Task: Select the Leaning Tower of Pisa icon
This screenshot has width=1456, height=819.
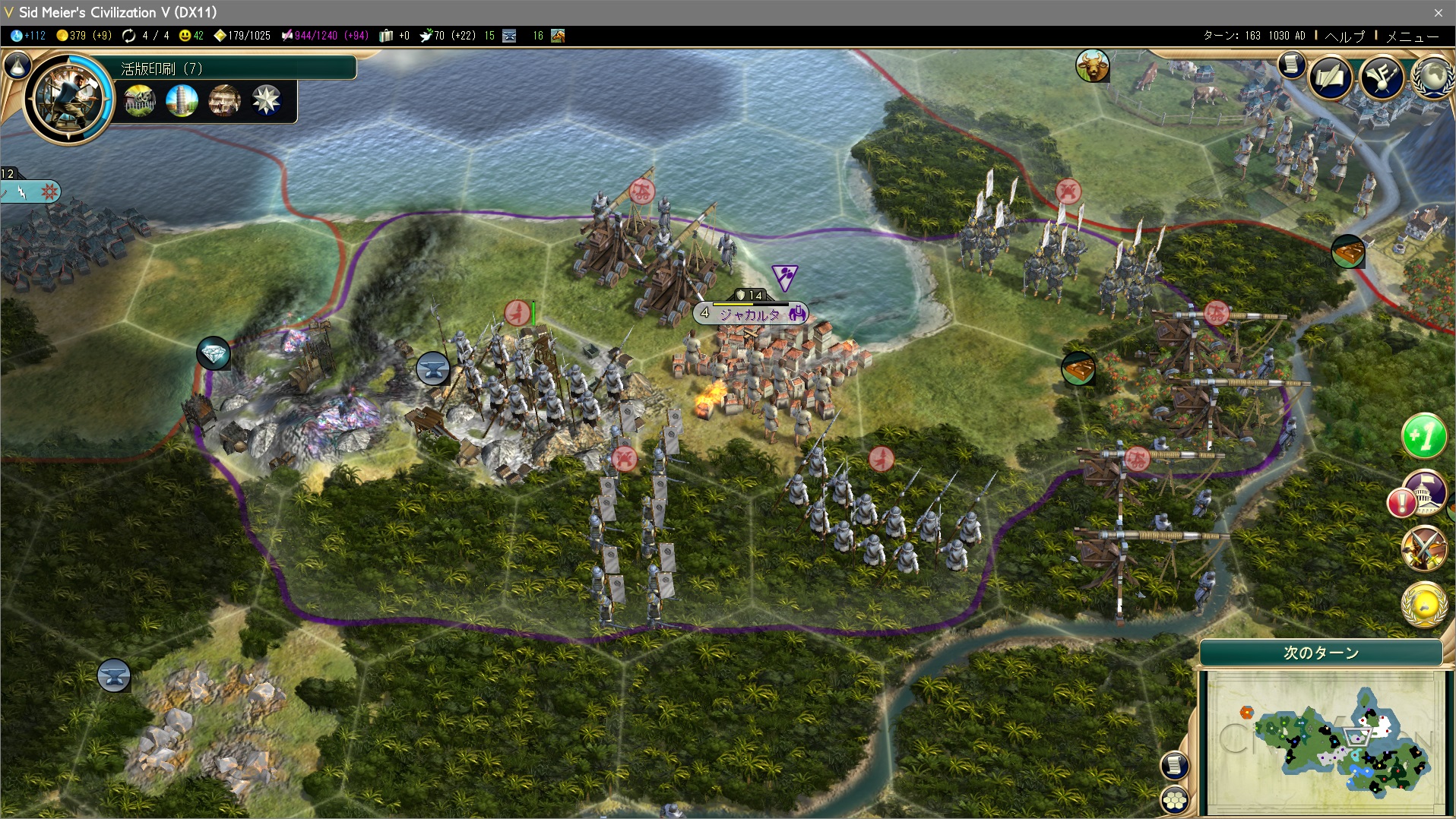Action: click(182, 100)
